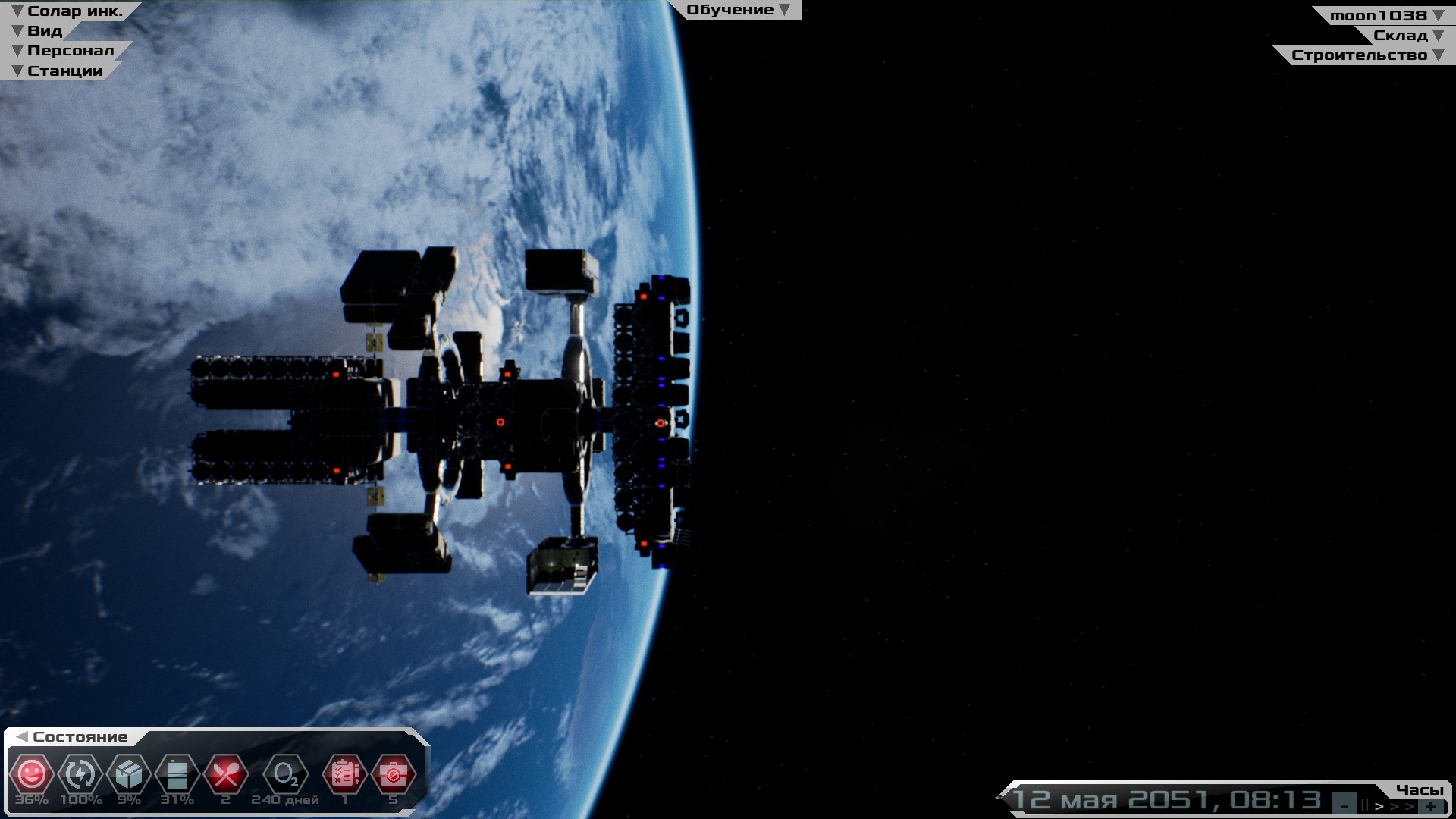Viewport: 1456px width, 819px height.
Task: Select the red smiley morale icon
Action: pyautogui.click(x=31, y=774)
